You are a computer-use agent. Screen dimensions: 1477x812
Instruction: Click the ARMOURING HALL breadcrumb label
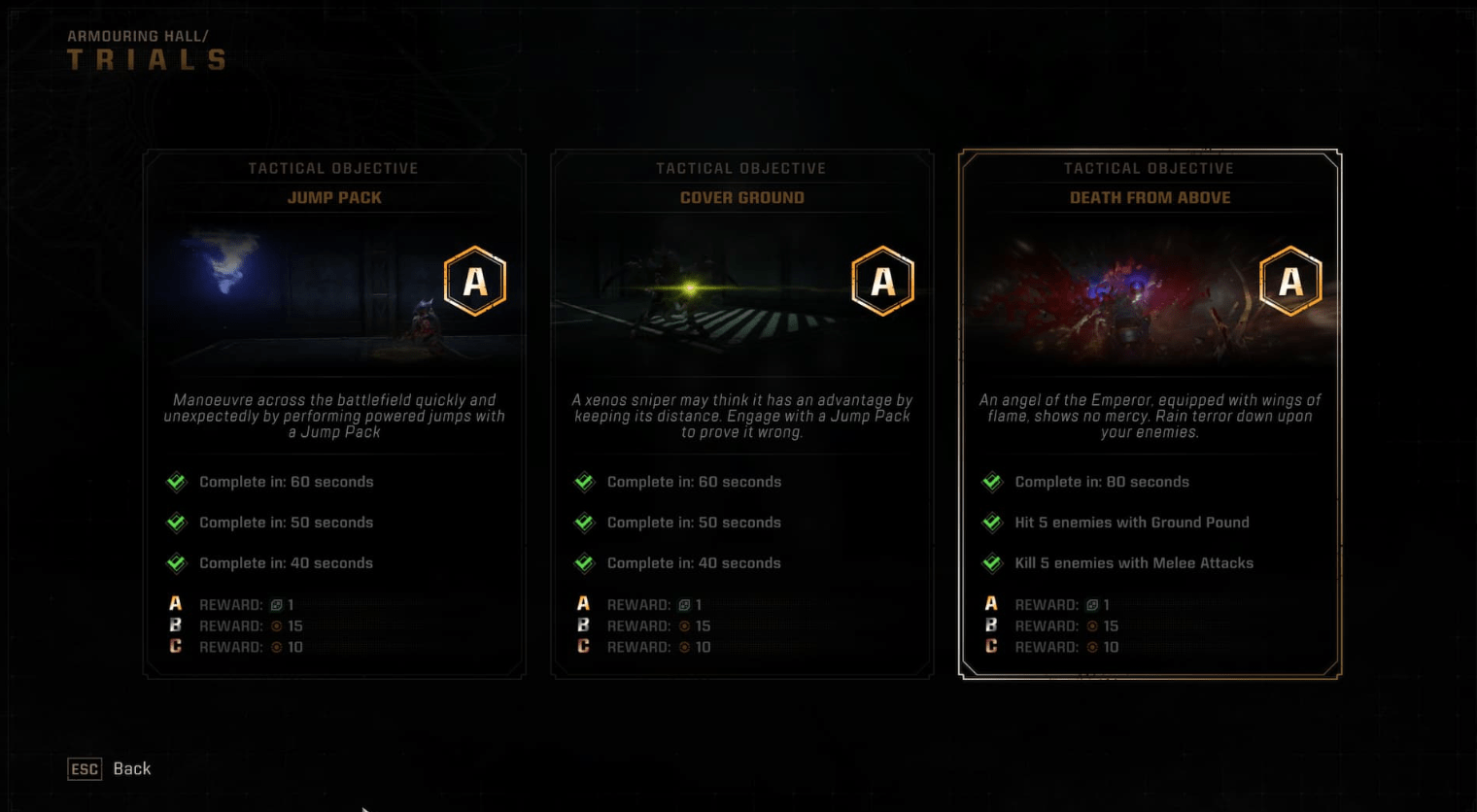click(139, 35)
